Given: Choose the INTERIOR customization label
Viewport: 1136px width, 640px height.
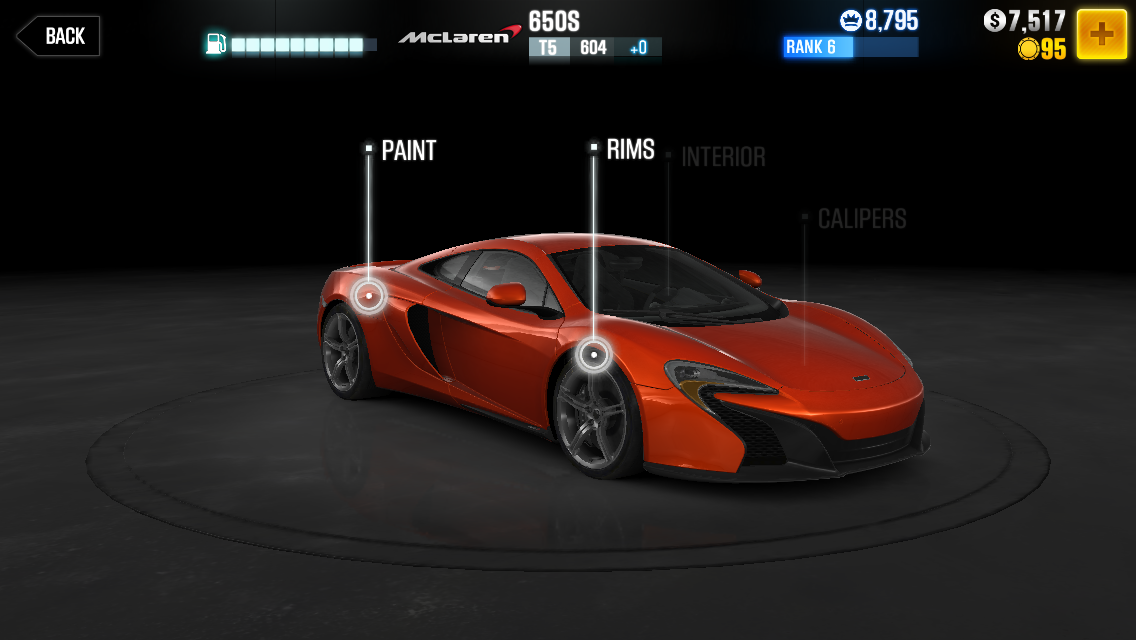Looking at the screenshot, I should click(722, 157).
